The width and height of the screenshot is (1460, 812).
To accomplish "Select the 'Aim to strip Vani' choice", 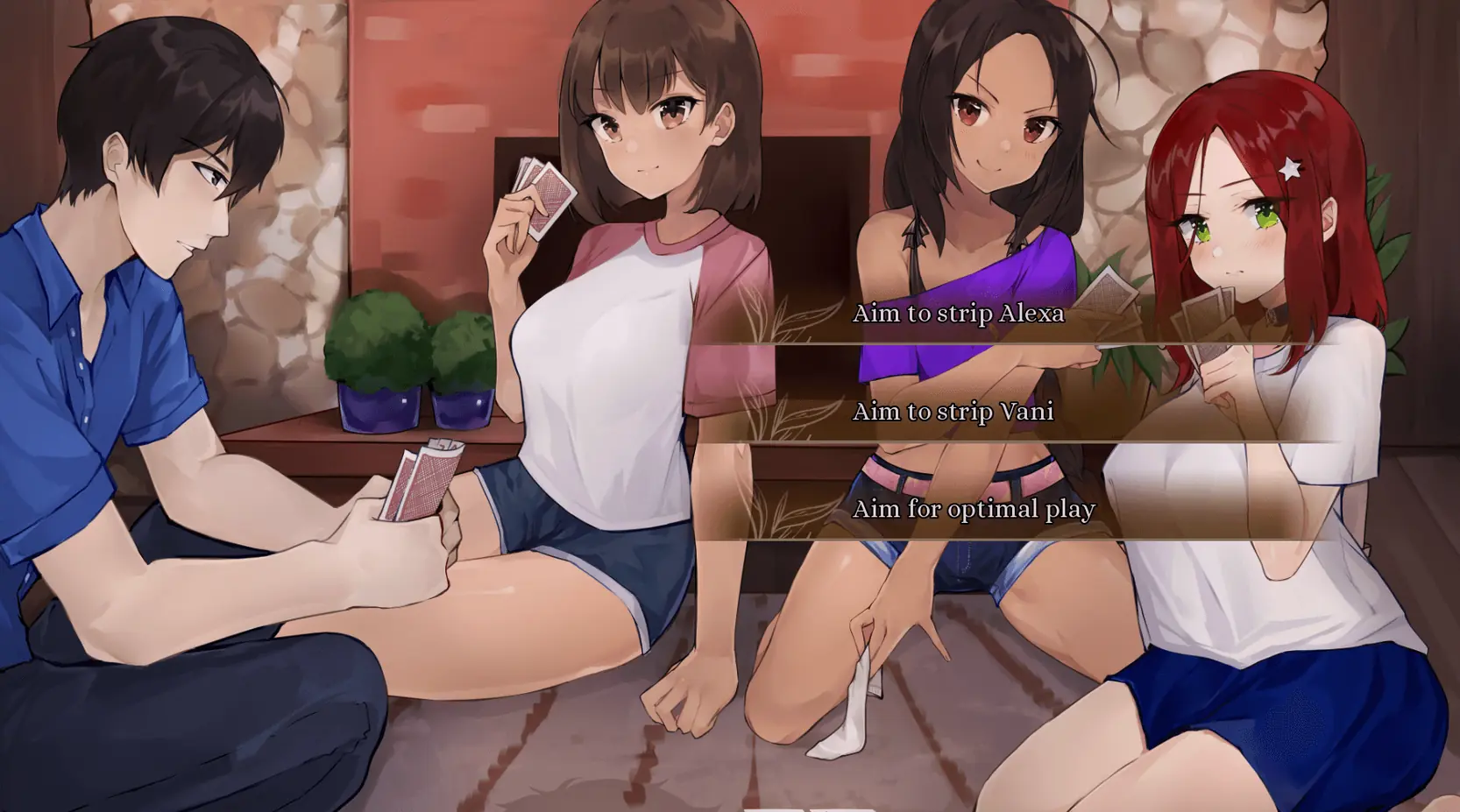I will (953, 412).
